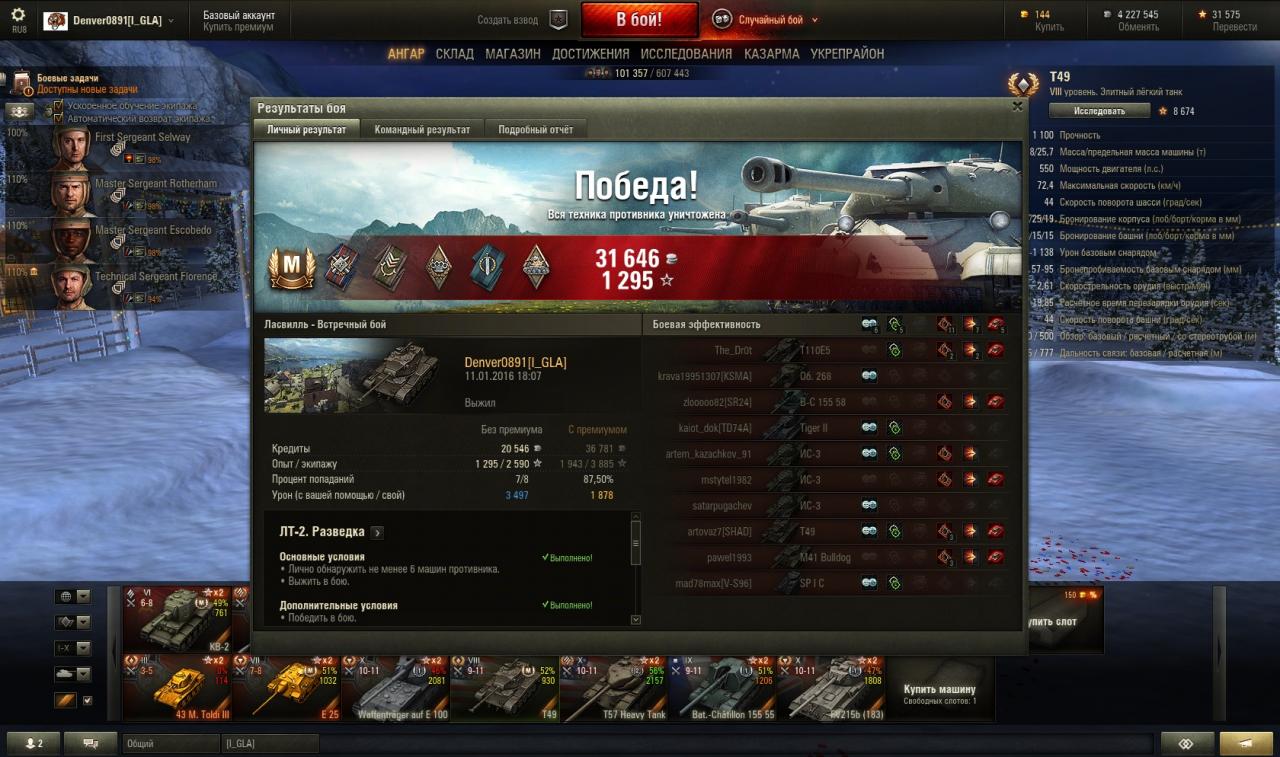Switch to Командный результат tab

click(422, 130)
